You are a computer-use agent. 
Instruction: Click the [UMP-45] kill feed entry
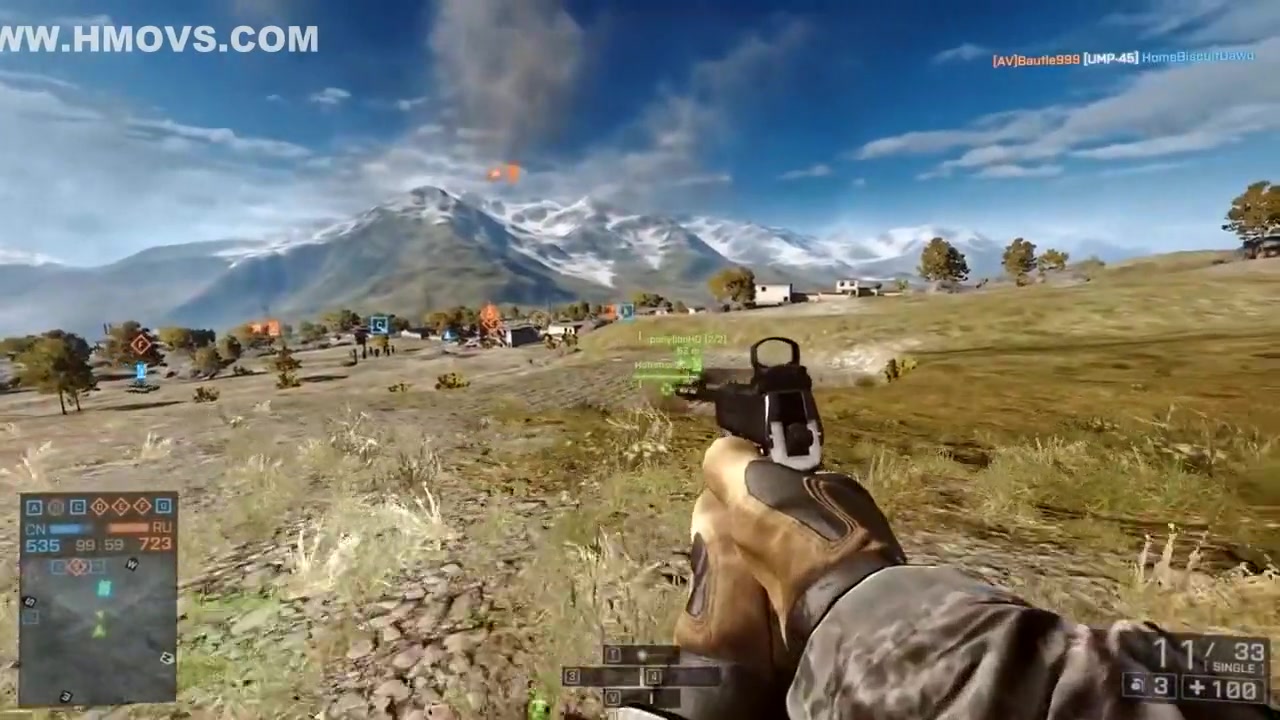(x=1110, y=59)
